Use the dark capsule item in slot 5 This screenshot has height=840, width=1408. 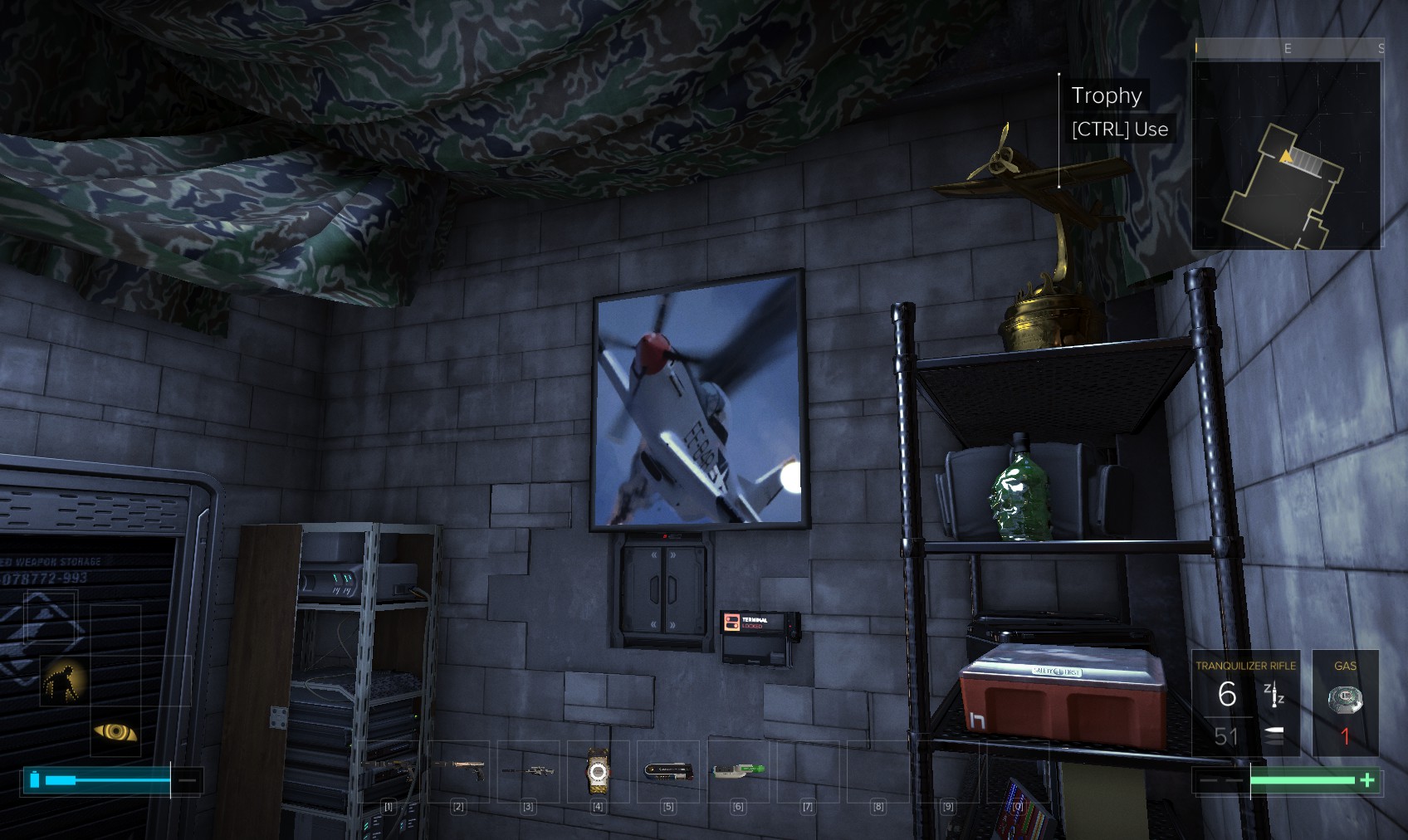(x=668, y=772)
